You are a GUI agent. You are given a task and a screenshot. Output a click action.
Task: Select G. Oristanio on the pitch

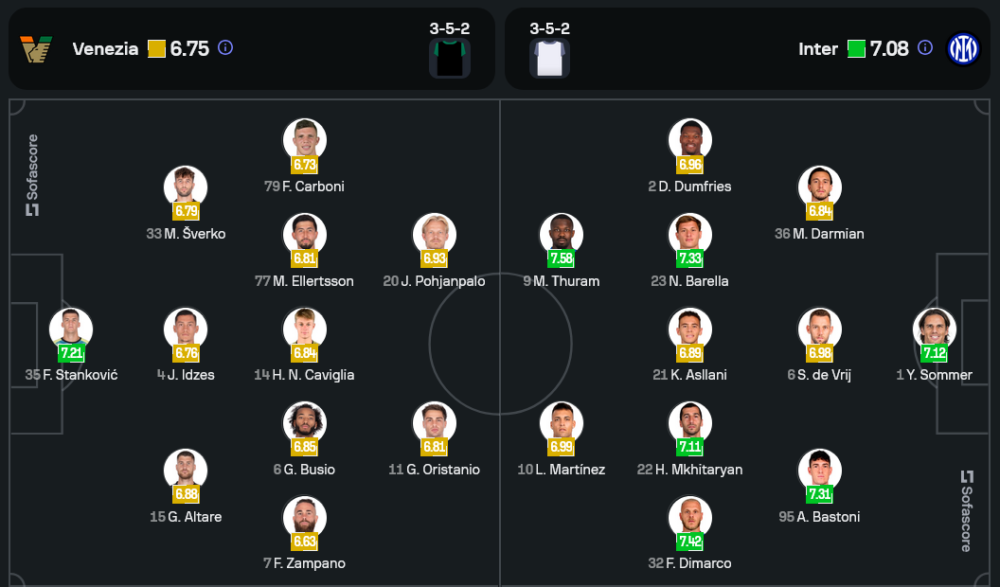[x=434, y=424]
